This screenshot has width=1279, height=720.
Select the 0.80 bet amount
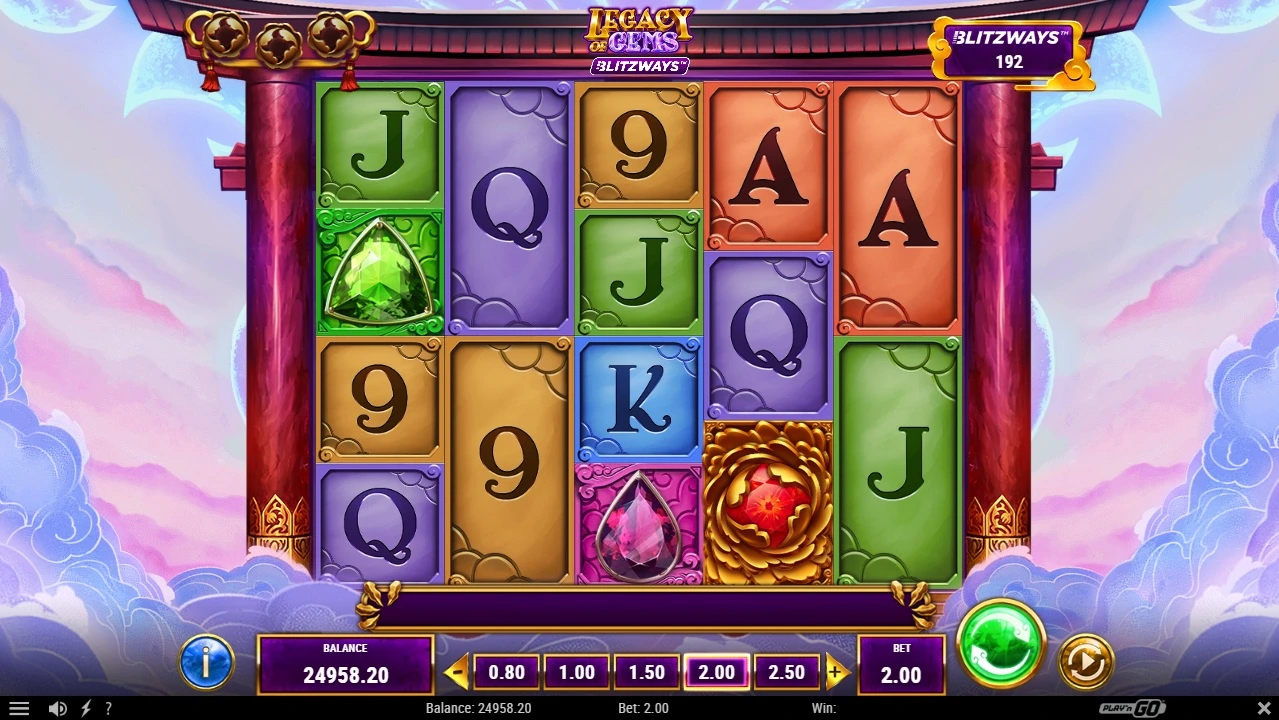506,673
